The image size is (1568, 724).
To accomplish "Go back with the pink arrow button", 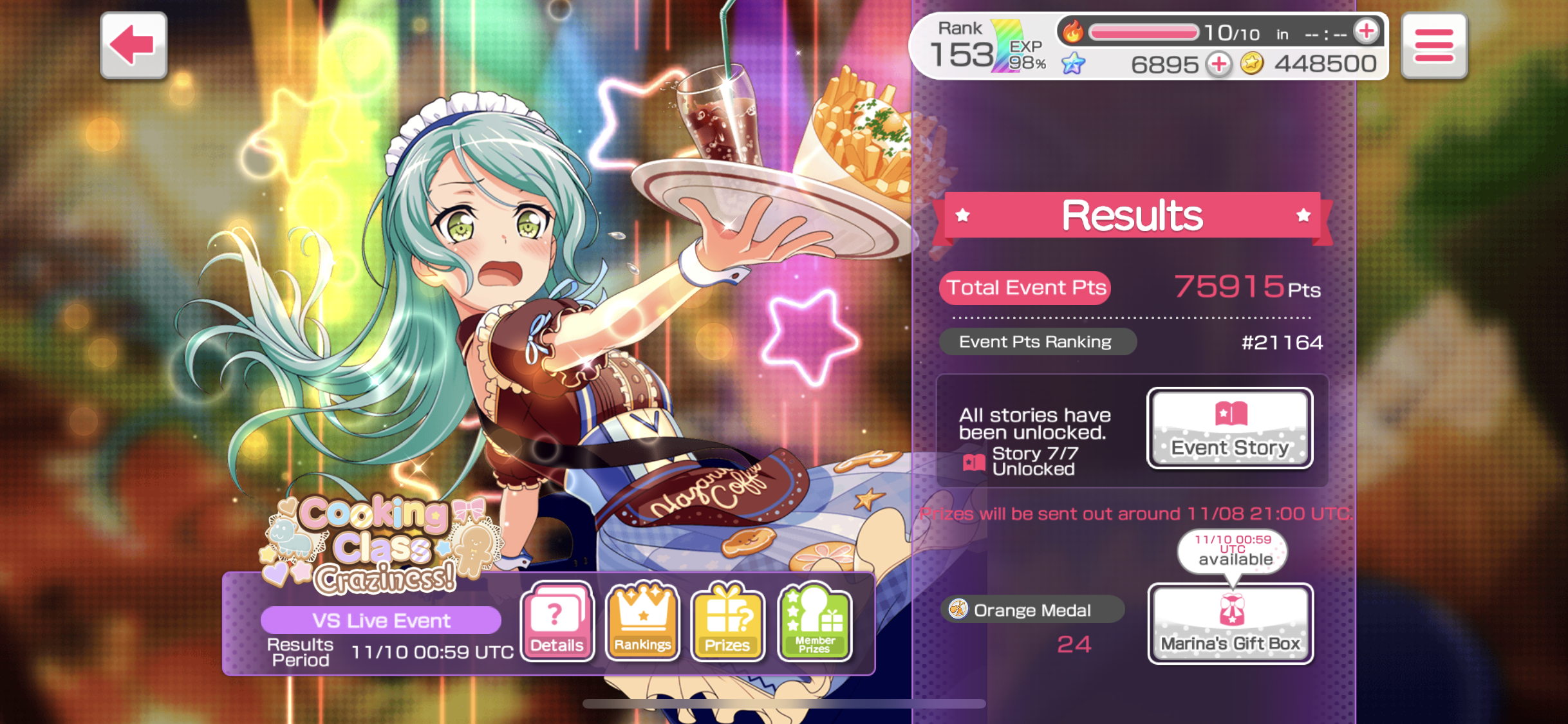I will [133, 45].
